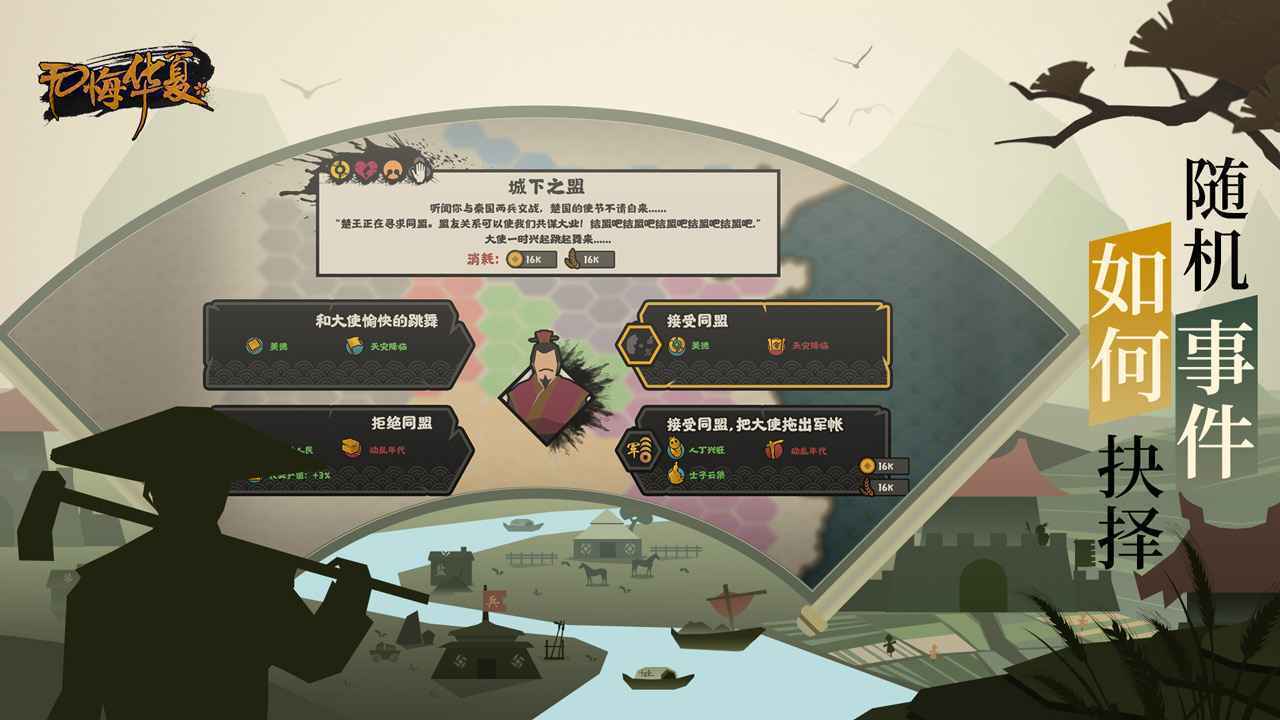1280x720 pixels.
Task: Click the 人丁兴旺 gourd icon
Action: [x=674, y=449]
